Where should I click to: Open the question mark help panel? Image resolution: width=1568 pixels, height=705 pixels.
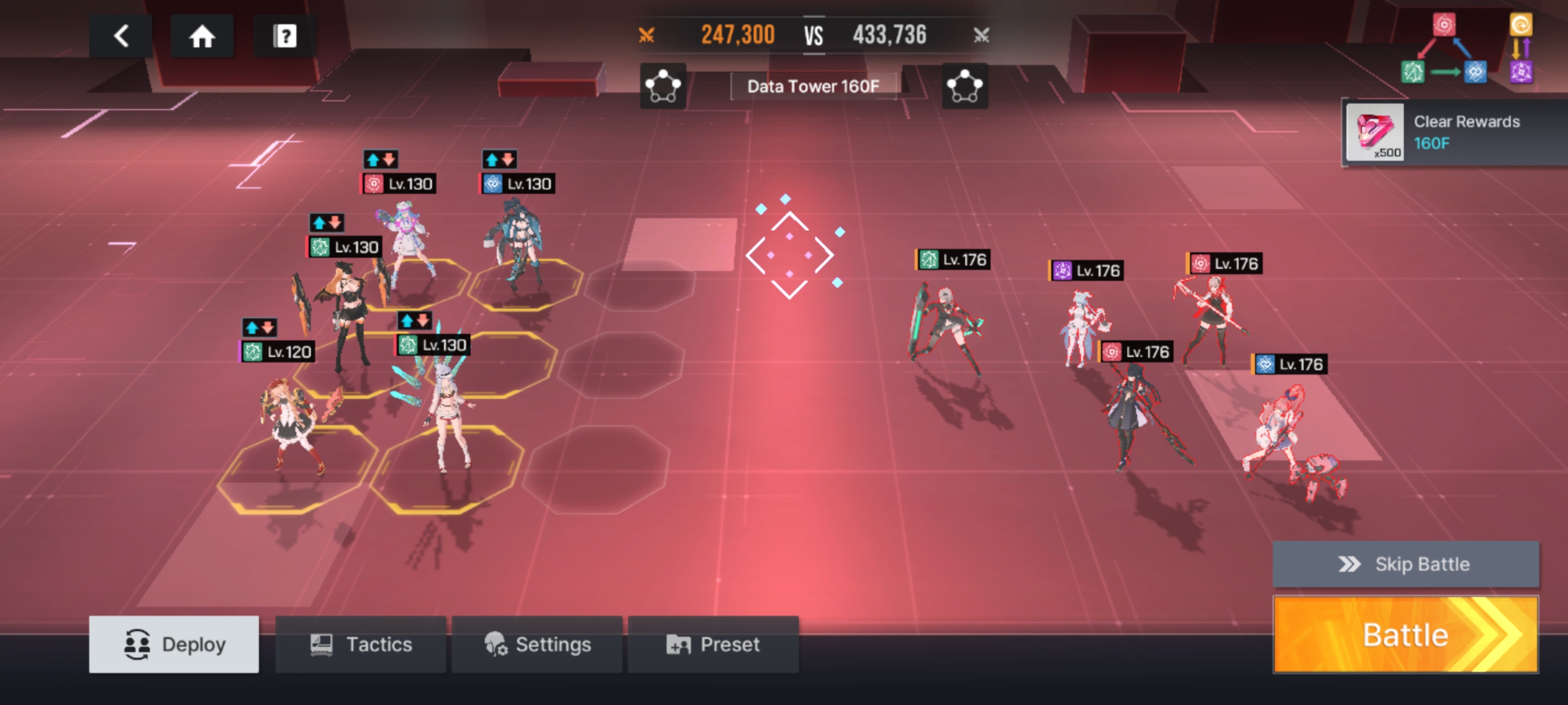point(284,36)
